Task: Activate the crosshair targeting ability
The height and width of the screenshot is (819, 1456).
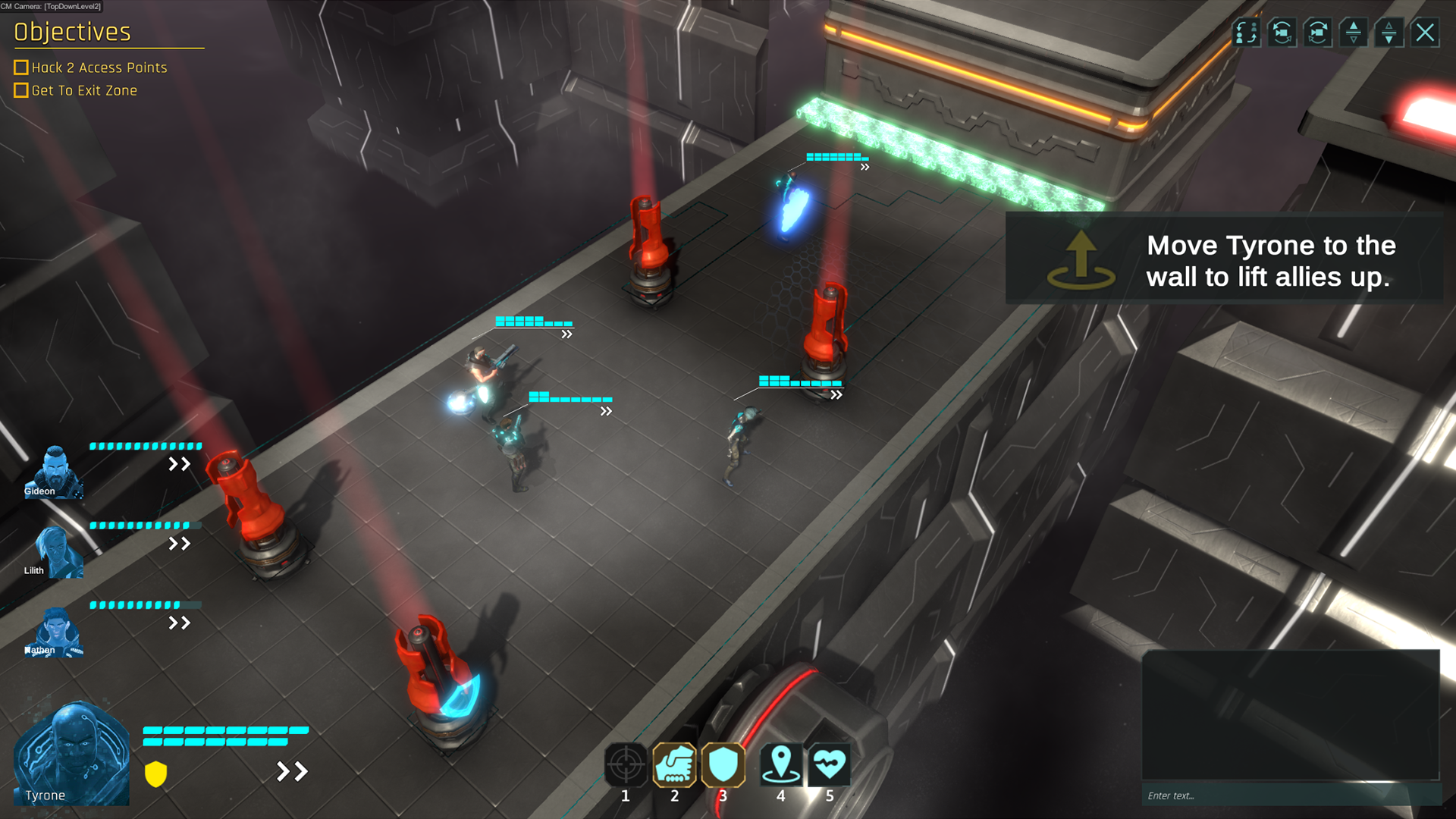Action: click(626, 764)
